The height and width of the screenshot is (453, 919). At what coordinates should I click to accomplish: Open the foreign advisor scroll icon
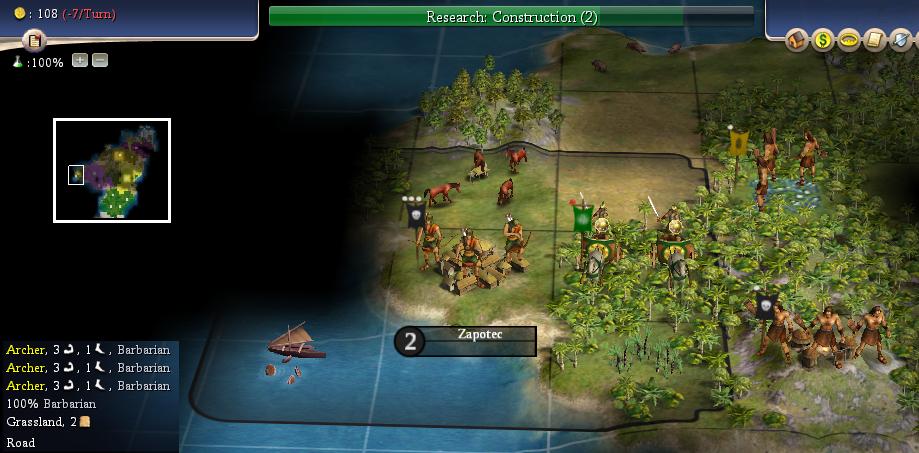tap(875, 40)
